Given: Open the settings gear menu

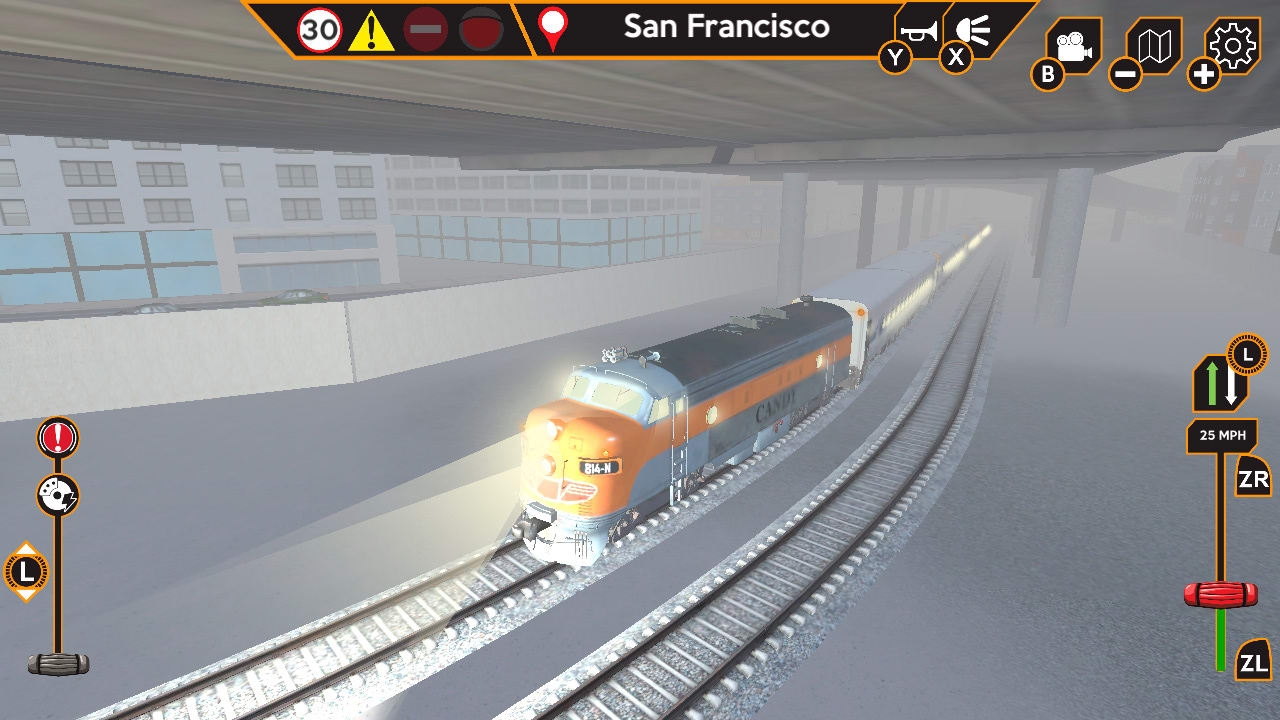Looking at the screenshot, I should [x=1232, y=45].
